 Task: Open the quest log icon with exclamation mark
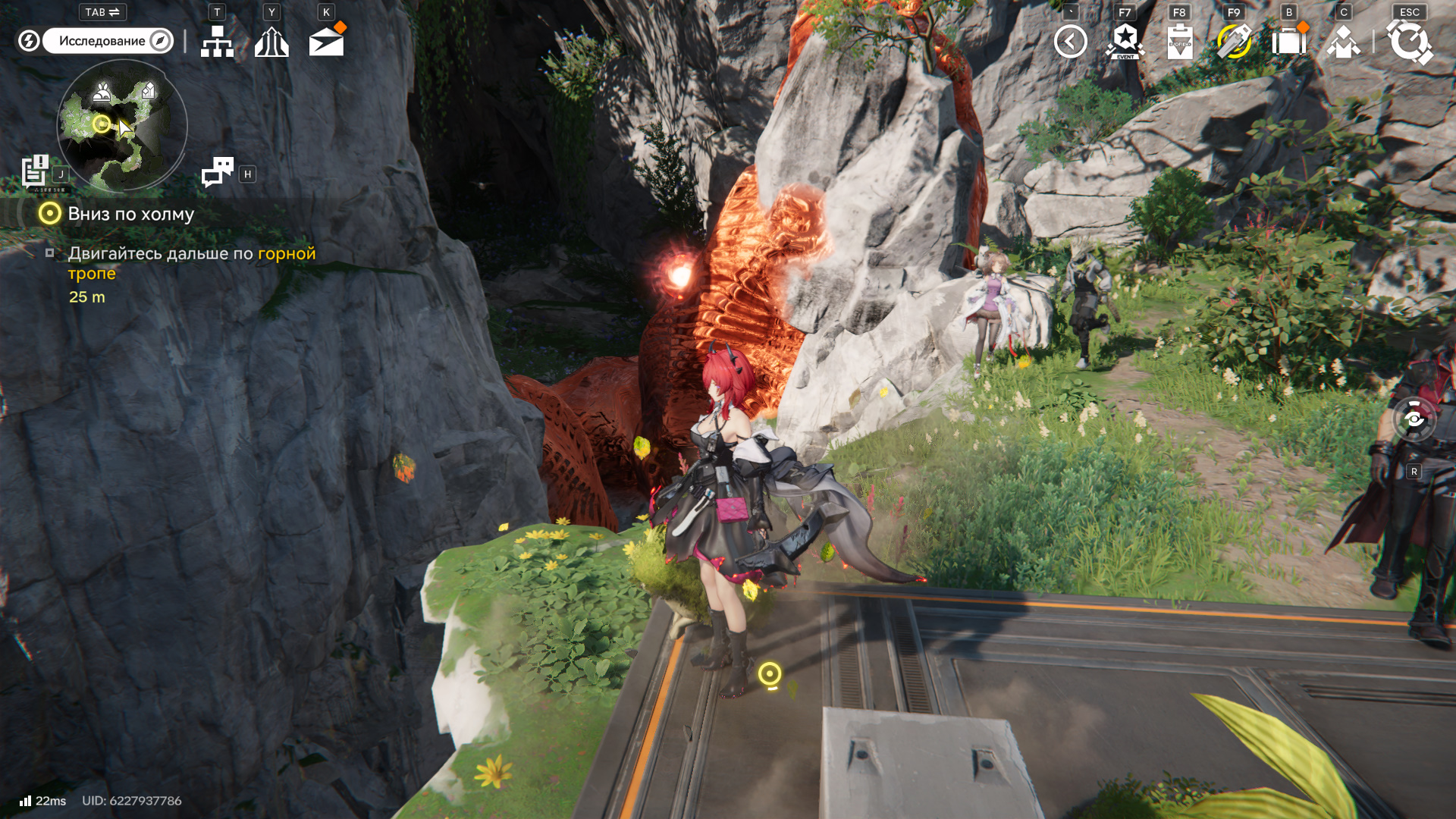click(x=35, y=171)
